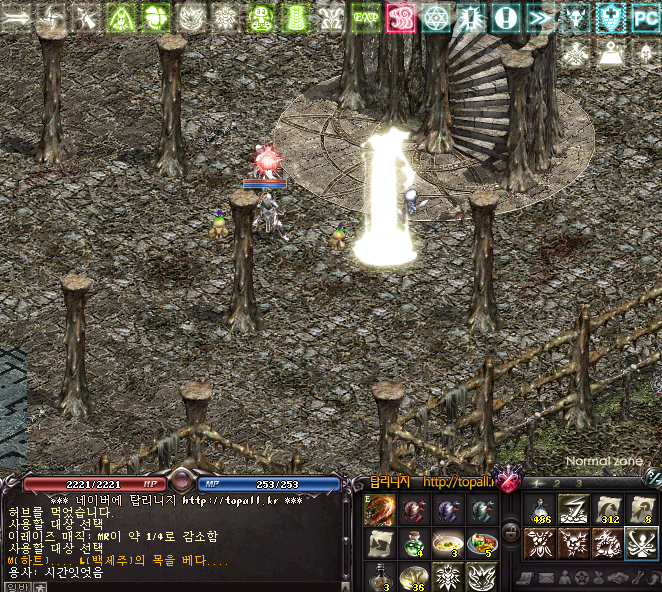
Task: Select the gold coin slot showing 36
Action: pos(413,576)
